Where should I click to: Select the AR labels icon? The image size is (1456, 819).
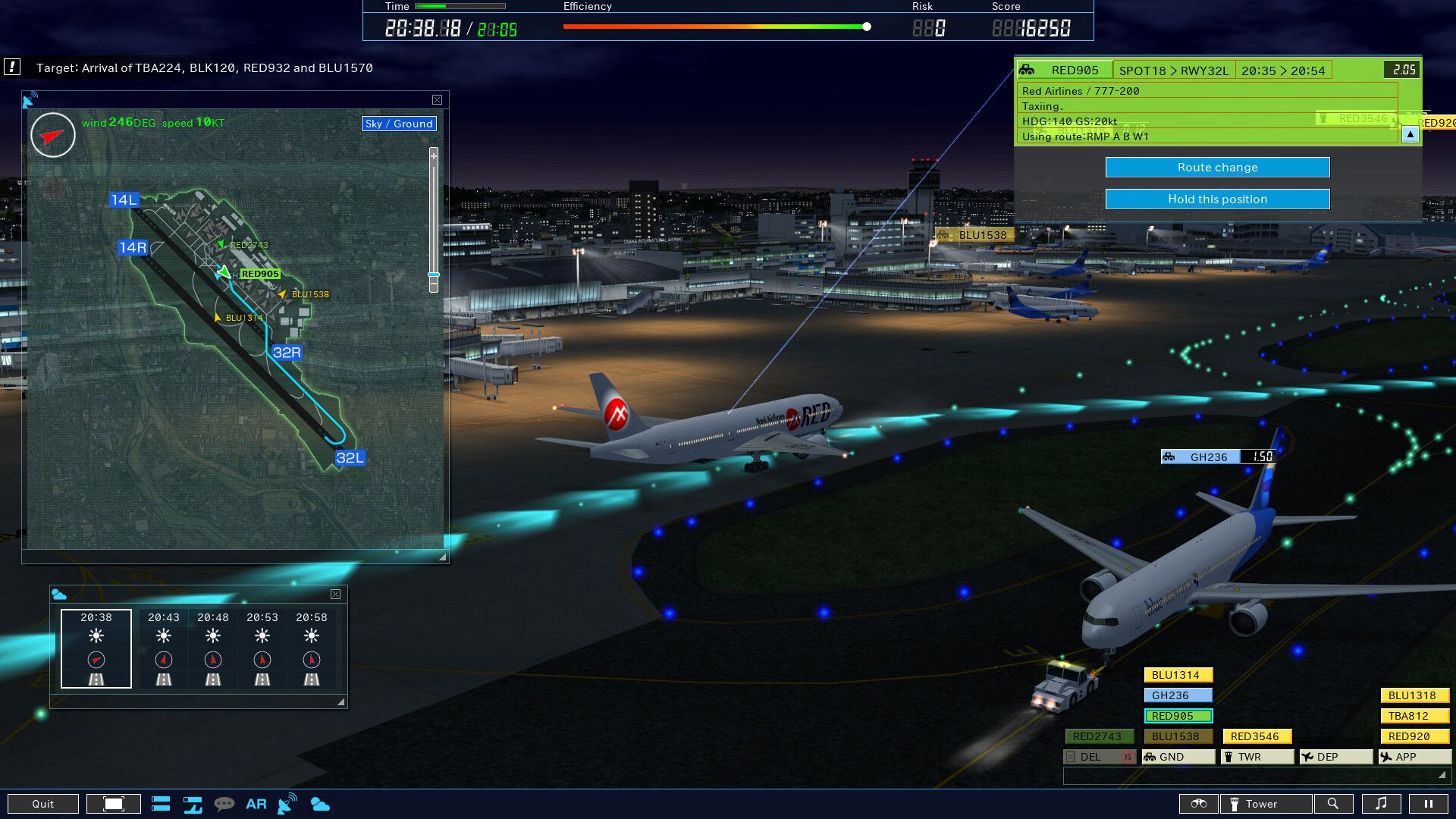(256, 804)
